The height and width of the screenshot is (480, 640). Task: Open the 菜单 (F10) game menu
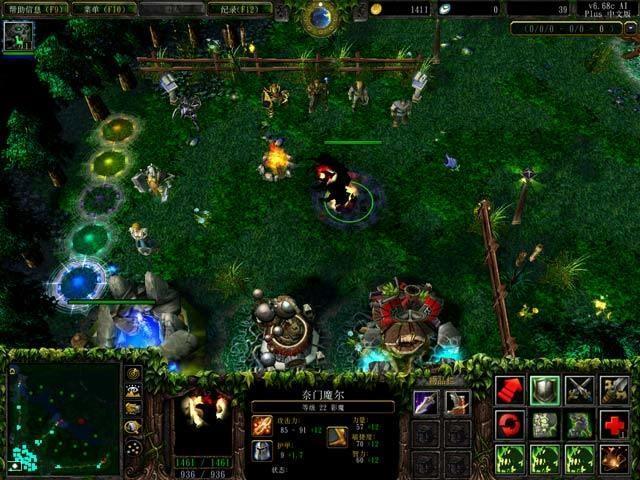tap(104, 9)
